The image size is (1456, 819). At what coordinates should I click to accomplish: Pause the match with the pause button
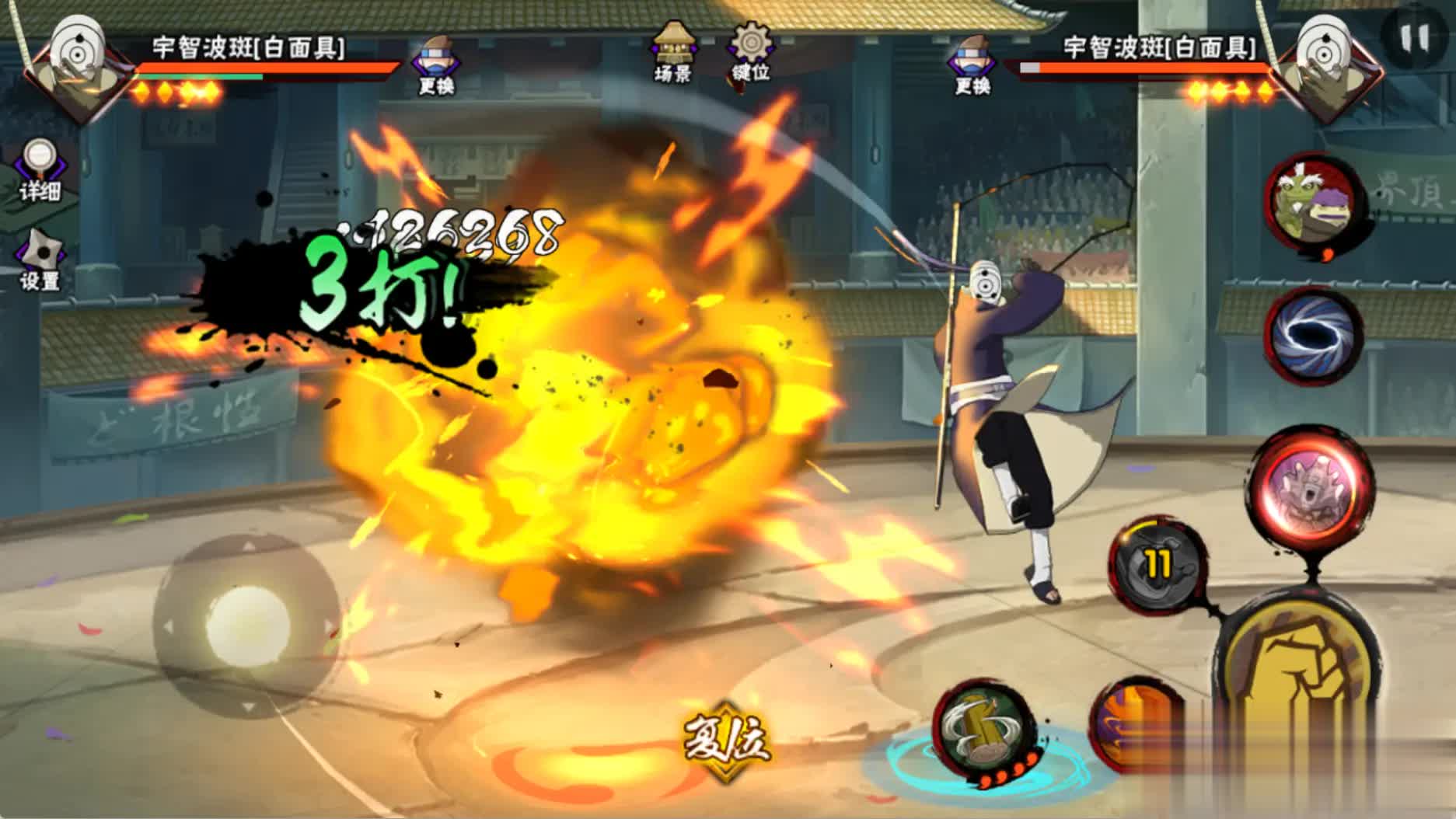[1415, 37]
